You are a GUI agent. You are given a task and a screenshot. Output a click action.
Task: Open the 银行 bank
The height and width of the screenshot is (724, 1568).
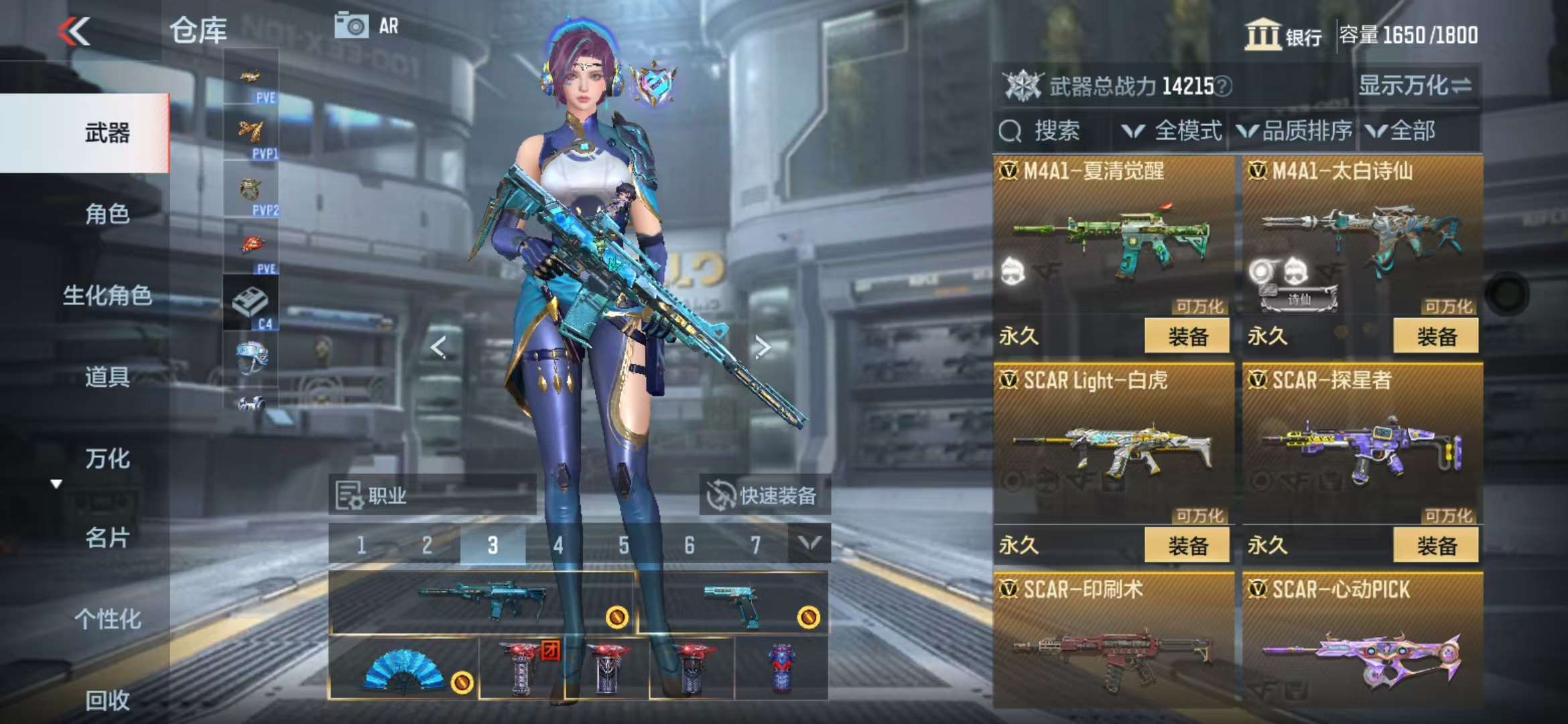pyautogui.click(x=1283, y=35)
